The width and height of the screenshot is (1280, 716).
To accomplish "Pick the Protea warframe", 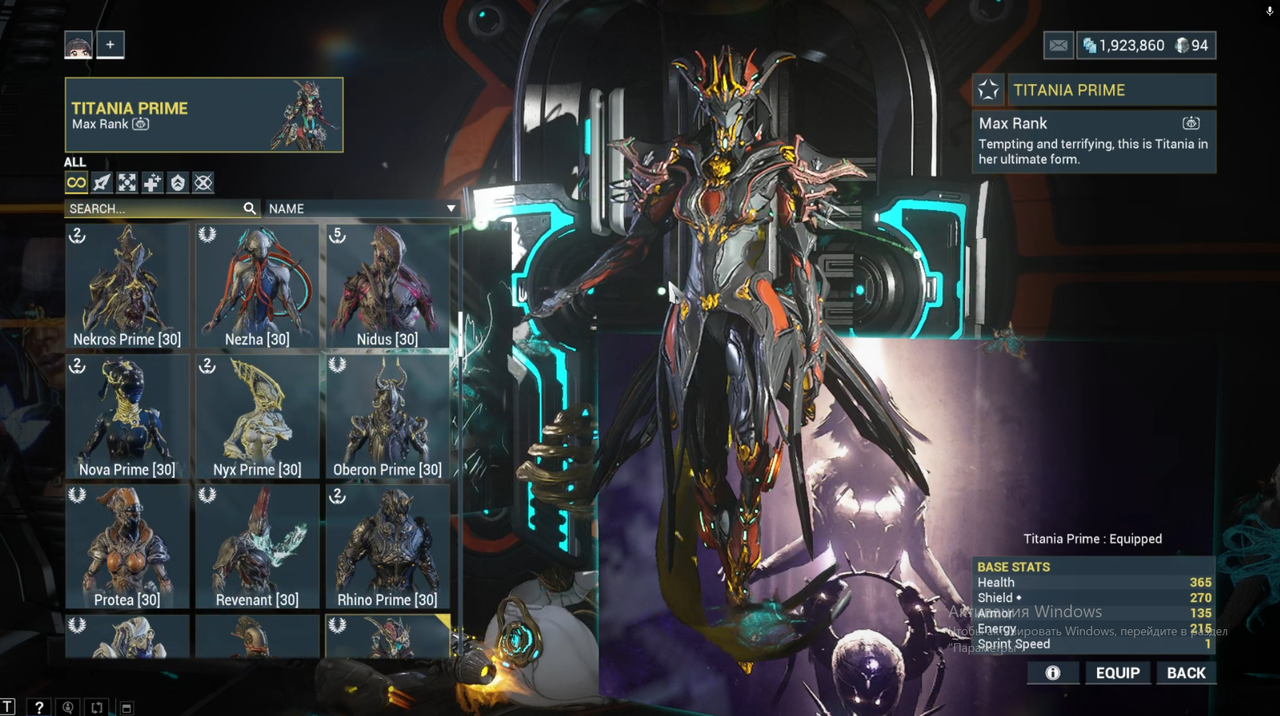I will point(127,547).
